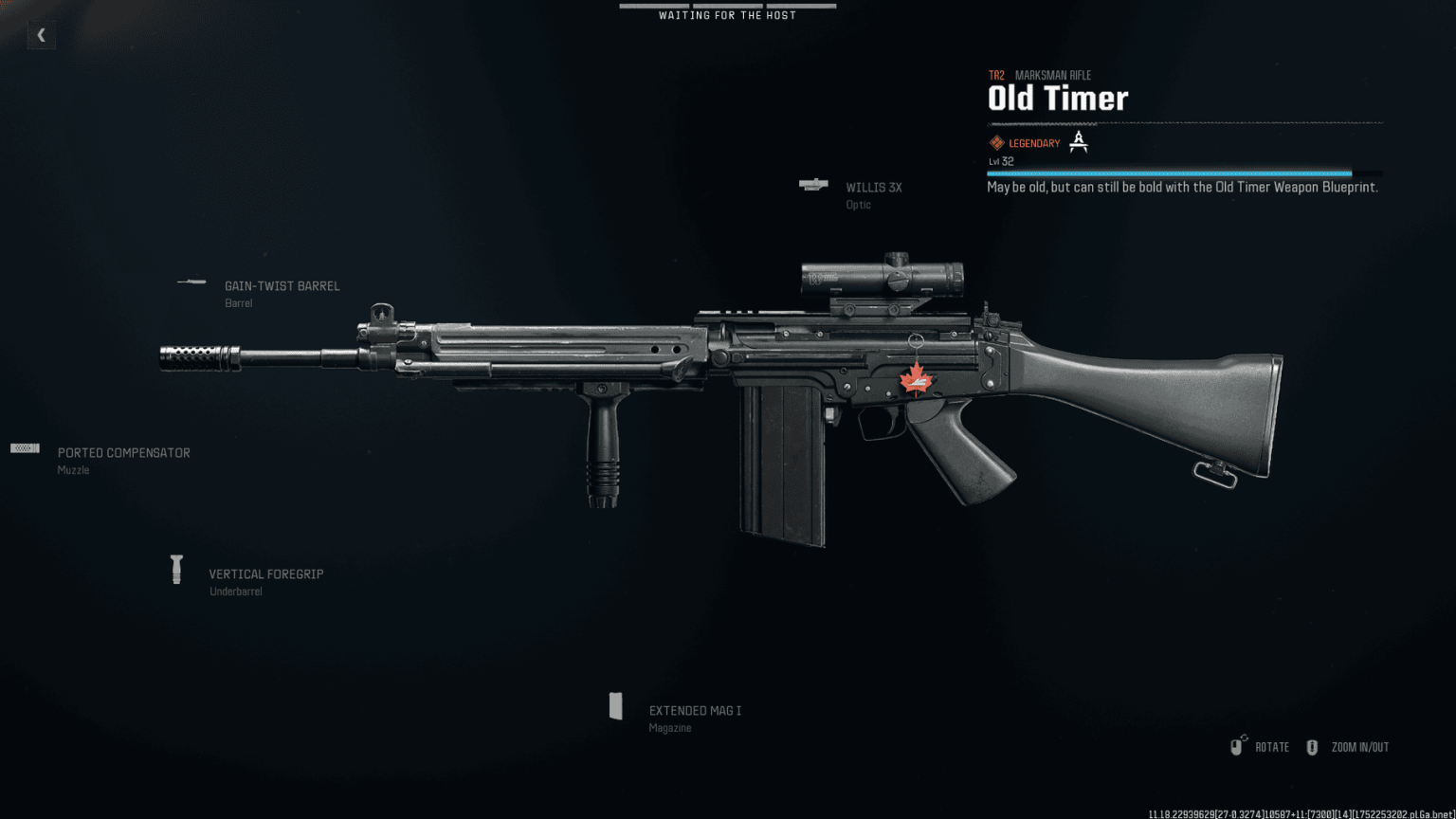Screen dimensions: 1456x819
Task: Open the Extended Mag I magazine slot
Action: click(x=694, y=711)
